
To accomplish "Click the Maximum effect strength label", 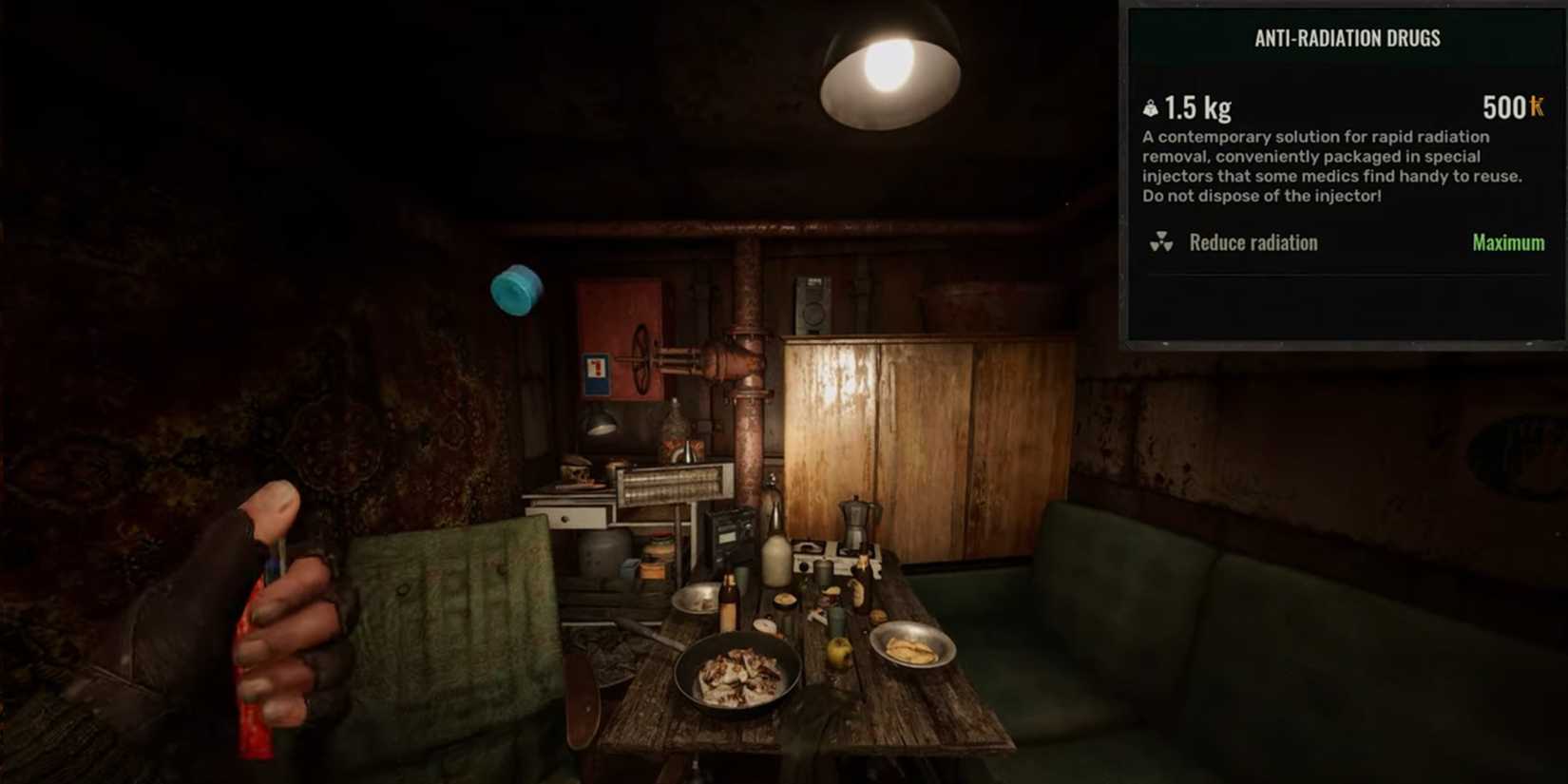I will (1507, 242).
